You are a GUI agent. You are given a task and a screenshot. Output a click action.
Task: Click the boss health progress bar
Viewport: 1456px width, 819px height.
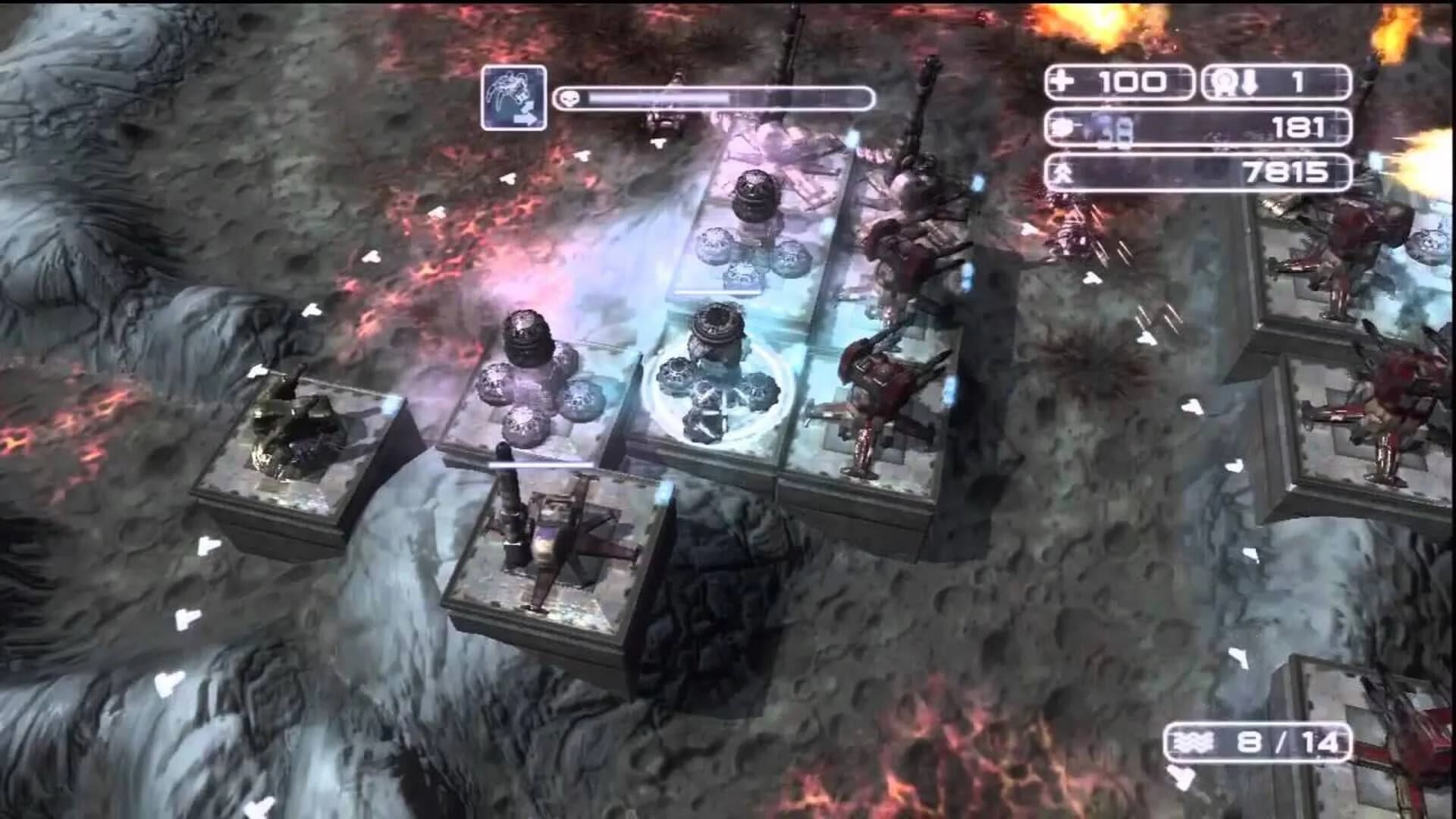tap(720, 98)
